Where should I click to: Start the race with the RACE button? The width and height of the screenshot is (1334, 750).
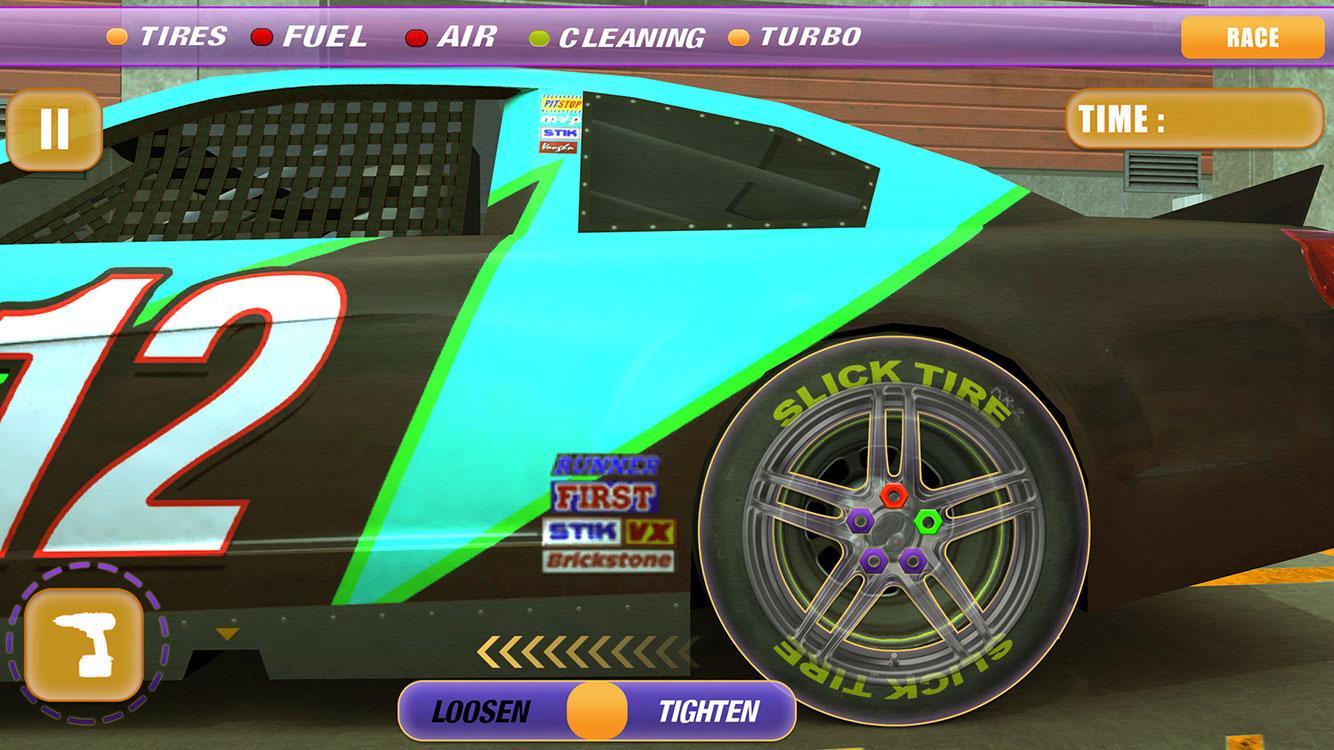coord(1252,38)
